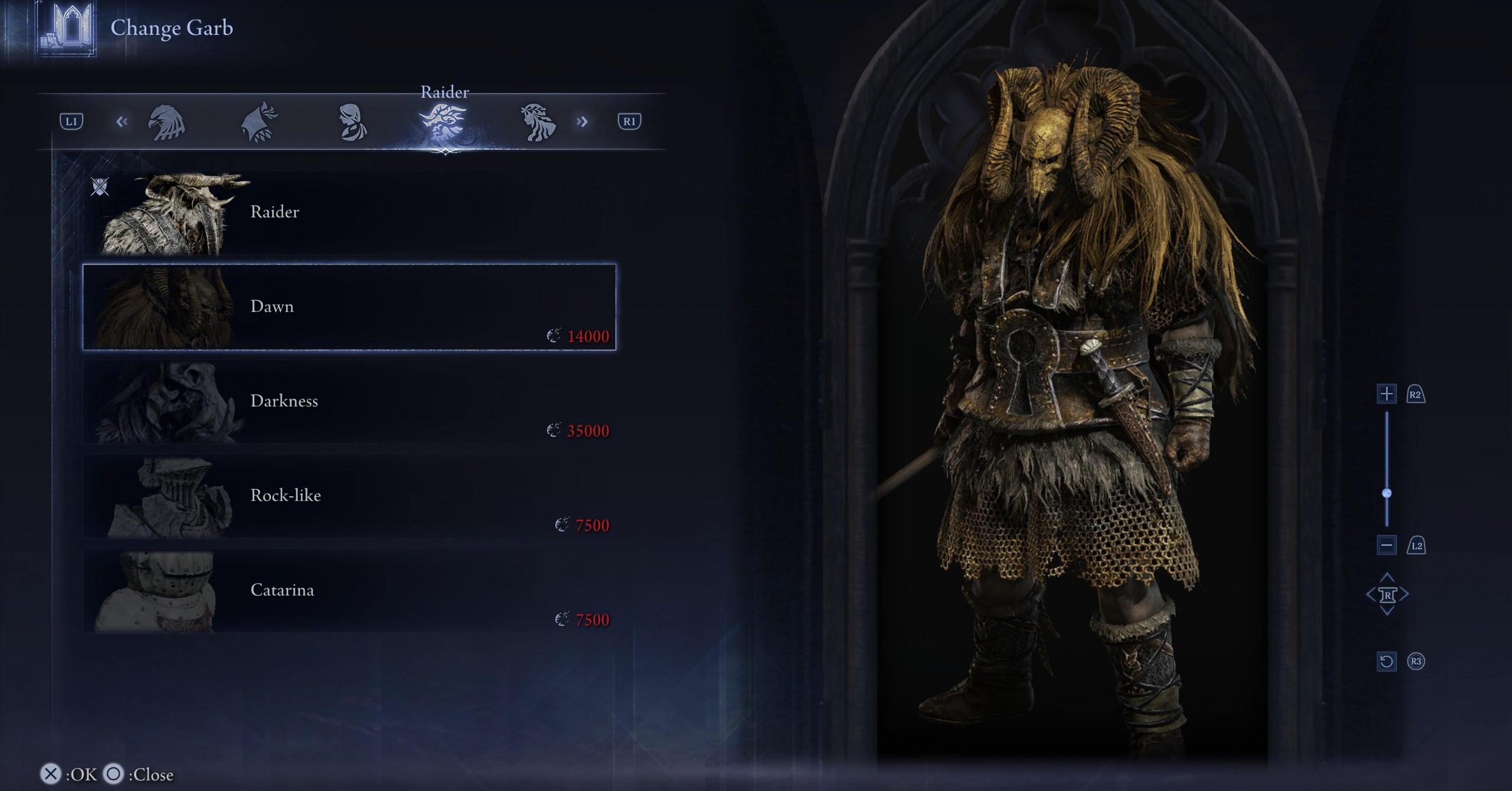Open the long-haired head character tab

pos(537,122)
